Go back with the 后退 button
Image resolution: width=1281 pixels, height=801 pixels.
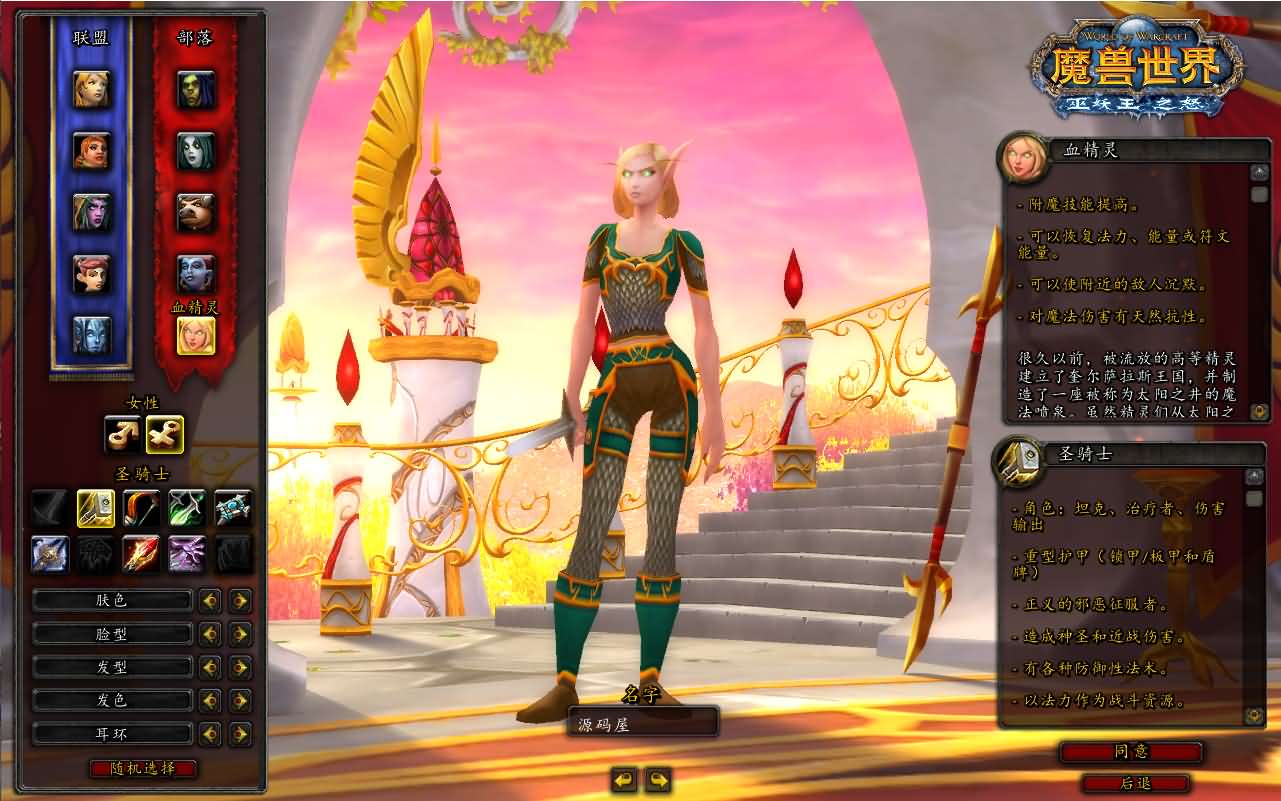pyautogui.click(x=1135, y=784)
